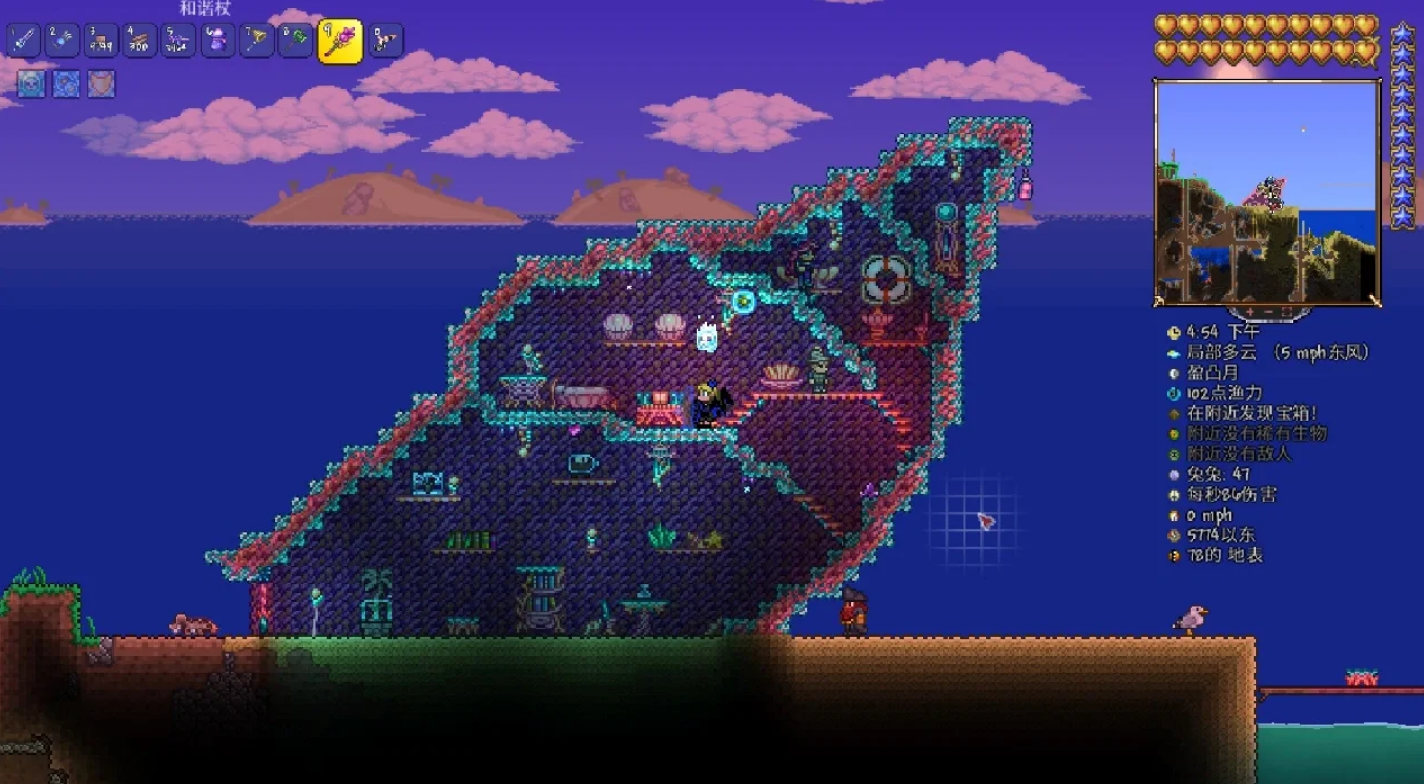Click the skull buff icon
This screenshot has width=1424, height=784.
[31, 84]
